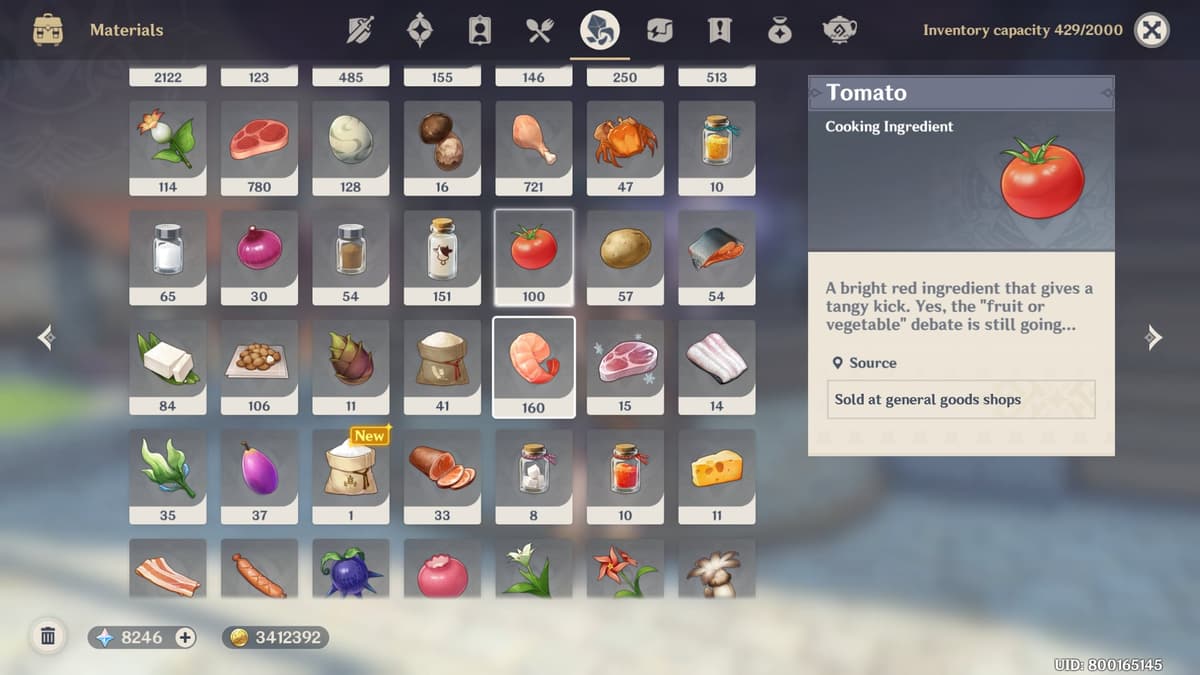Choose the Cheese slot
The height and width of the screenshot is (675, 1200).
click(x=717, y=476)
